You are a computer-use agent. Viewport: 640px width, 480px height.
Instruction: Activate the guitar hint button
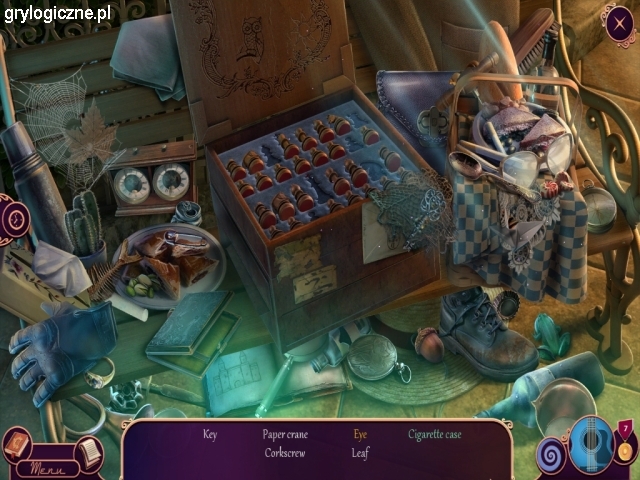pos(591,445)
